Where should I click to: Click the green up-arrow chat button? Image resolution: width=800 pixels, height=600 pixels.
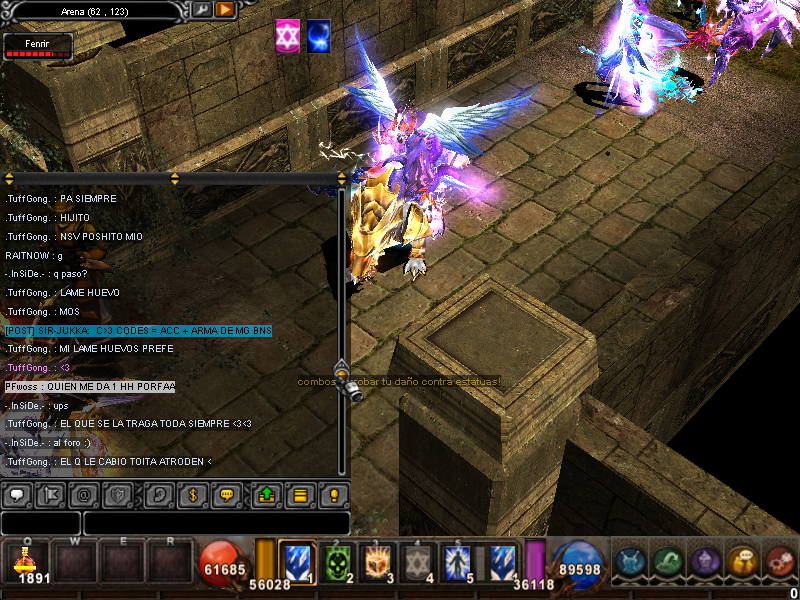click(266, 494)
